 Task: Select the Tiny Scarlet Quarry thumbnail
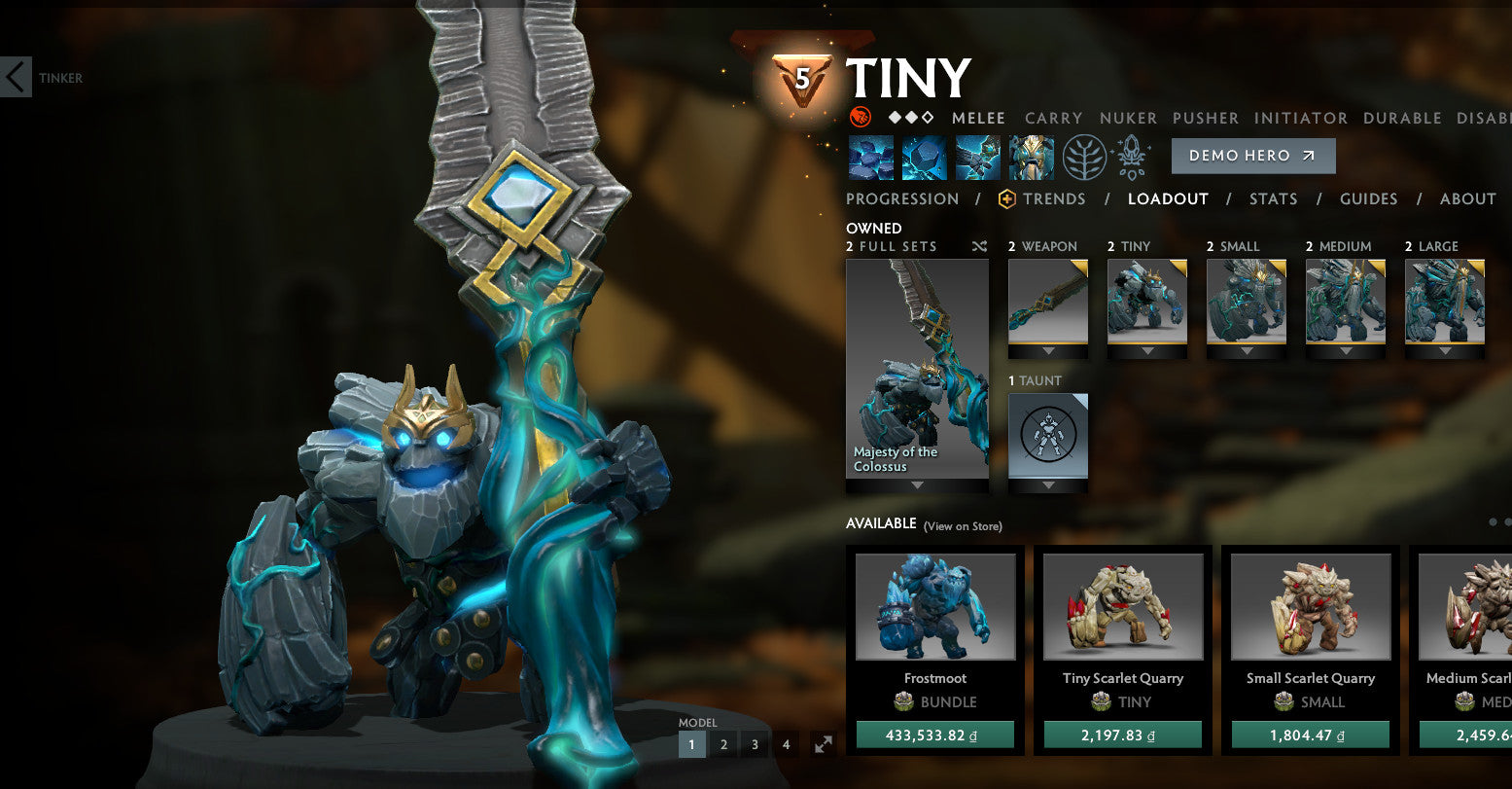[1122, 608]
